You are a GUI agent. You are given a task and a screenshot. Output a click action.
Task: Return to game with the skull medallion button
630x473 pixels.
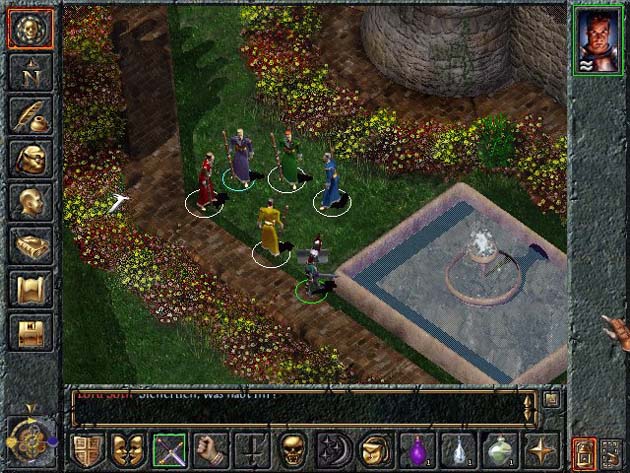(31, 27)
